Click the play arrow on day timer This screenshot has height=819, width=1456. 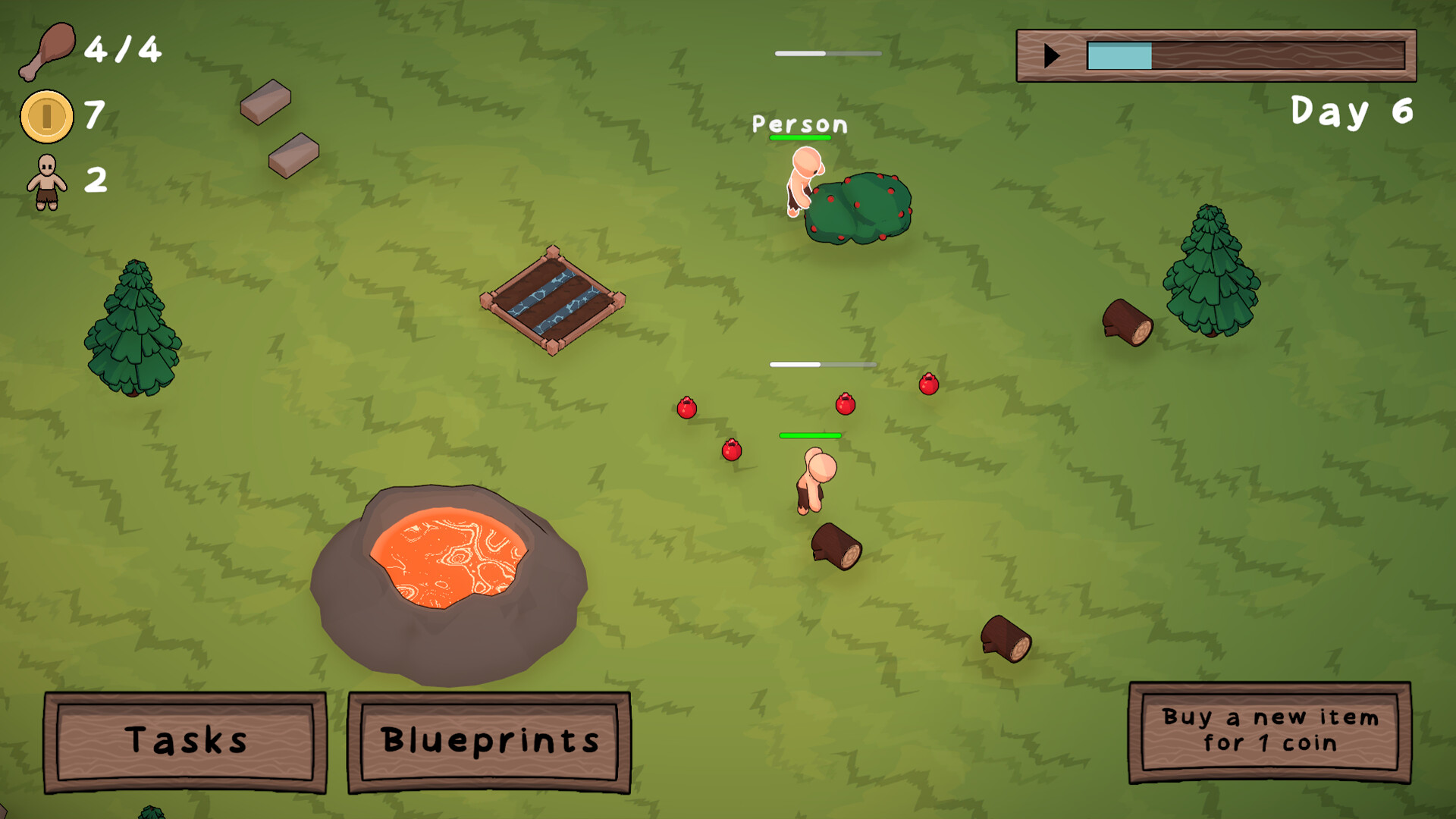[x=1051, y=55]
